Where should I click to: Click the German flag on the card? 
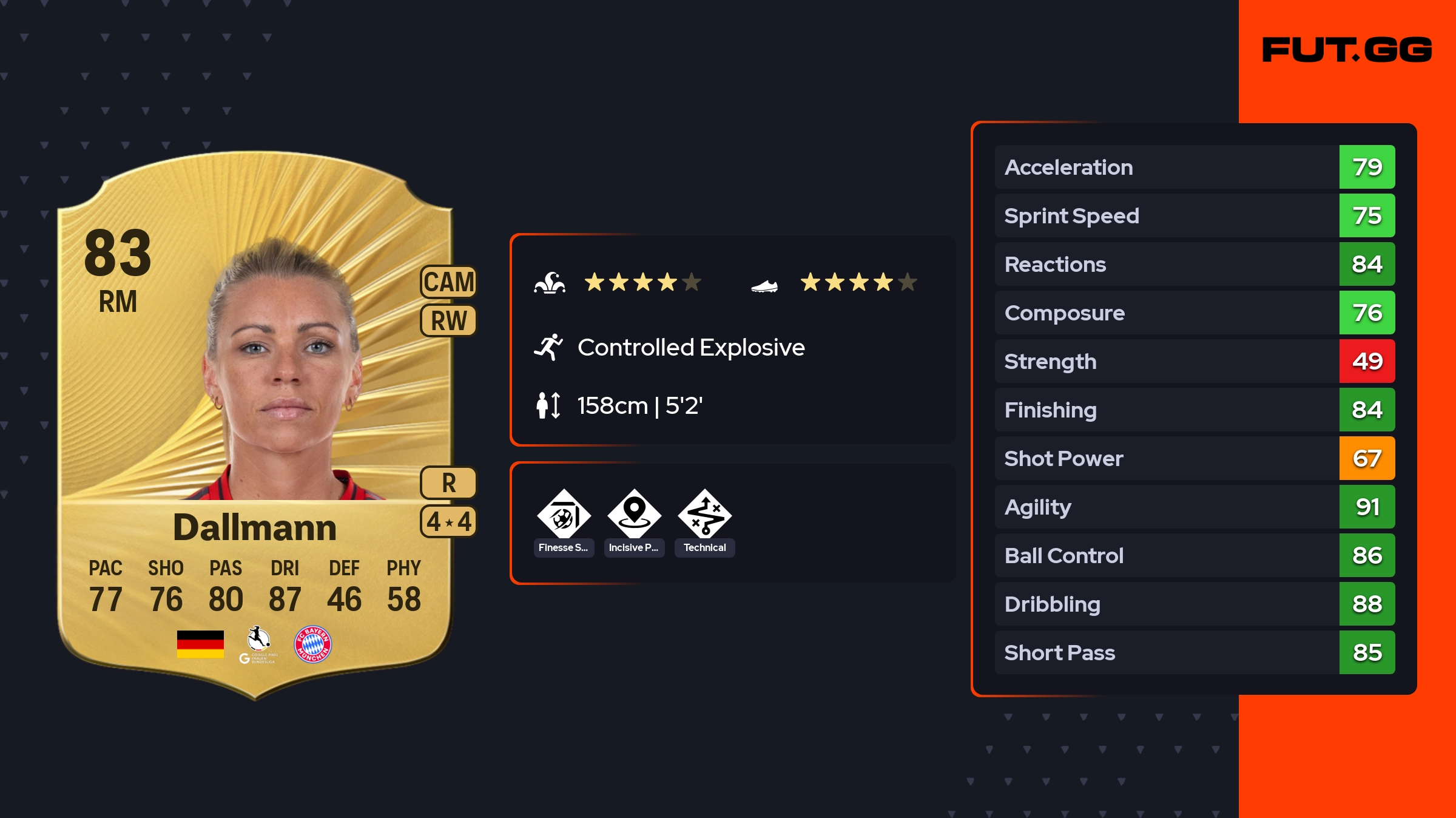[200, 644]
